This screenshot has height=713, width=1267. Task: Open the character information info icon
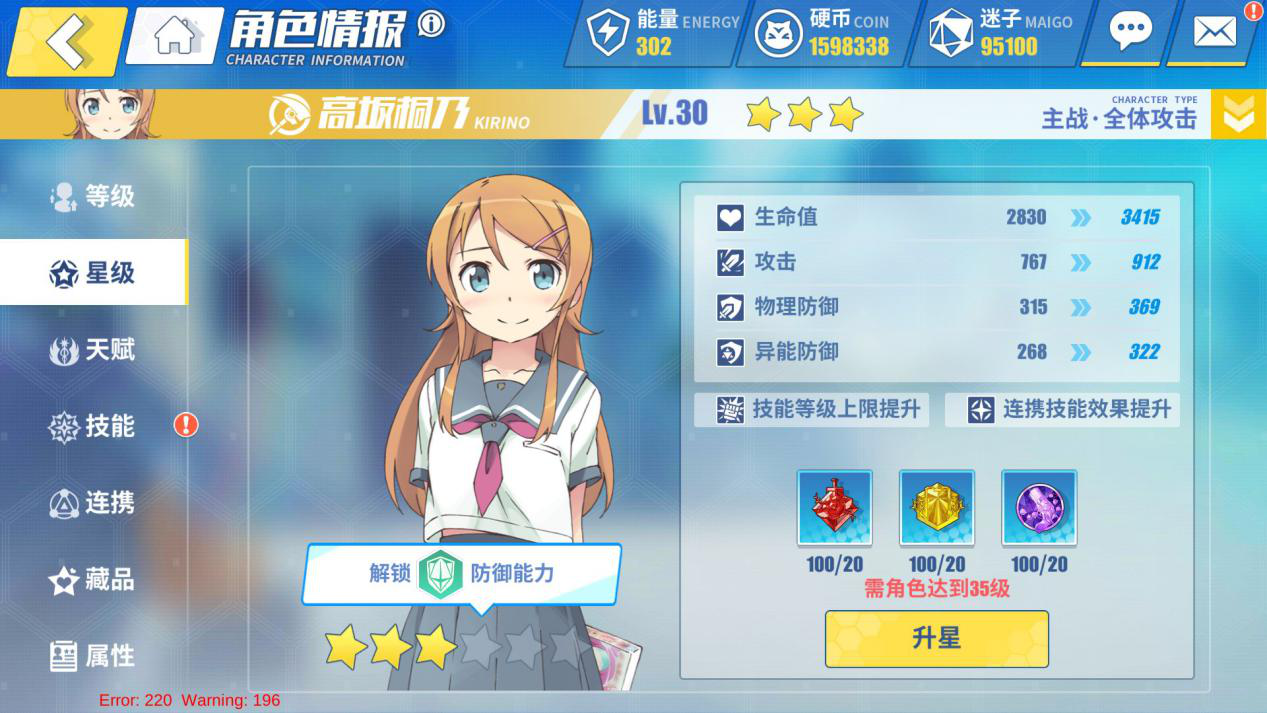(x=431, y=24)
